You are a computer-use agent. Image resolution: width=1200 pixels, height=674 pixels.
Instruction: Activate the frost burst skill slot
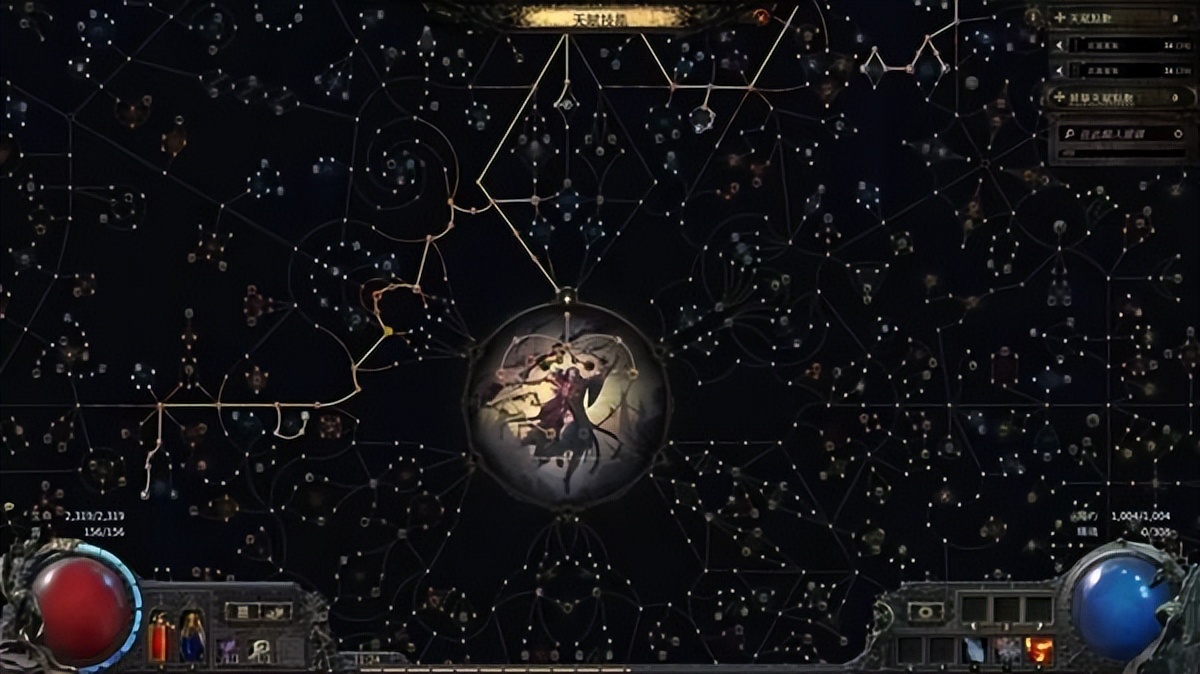tap(1007, 650)
